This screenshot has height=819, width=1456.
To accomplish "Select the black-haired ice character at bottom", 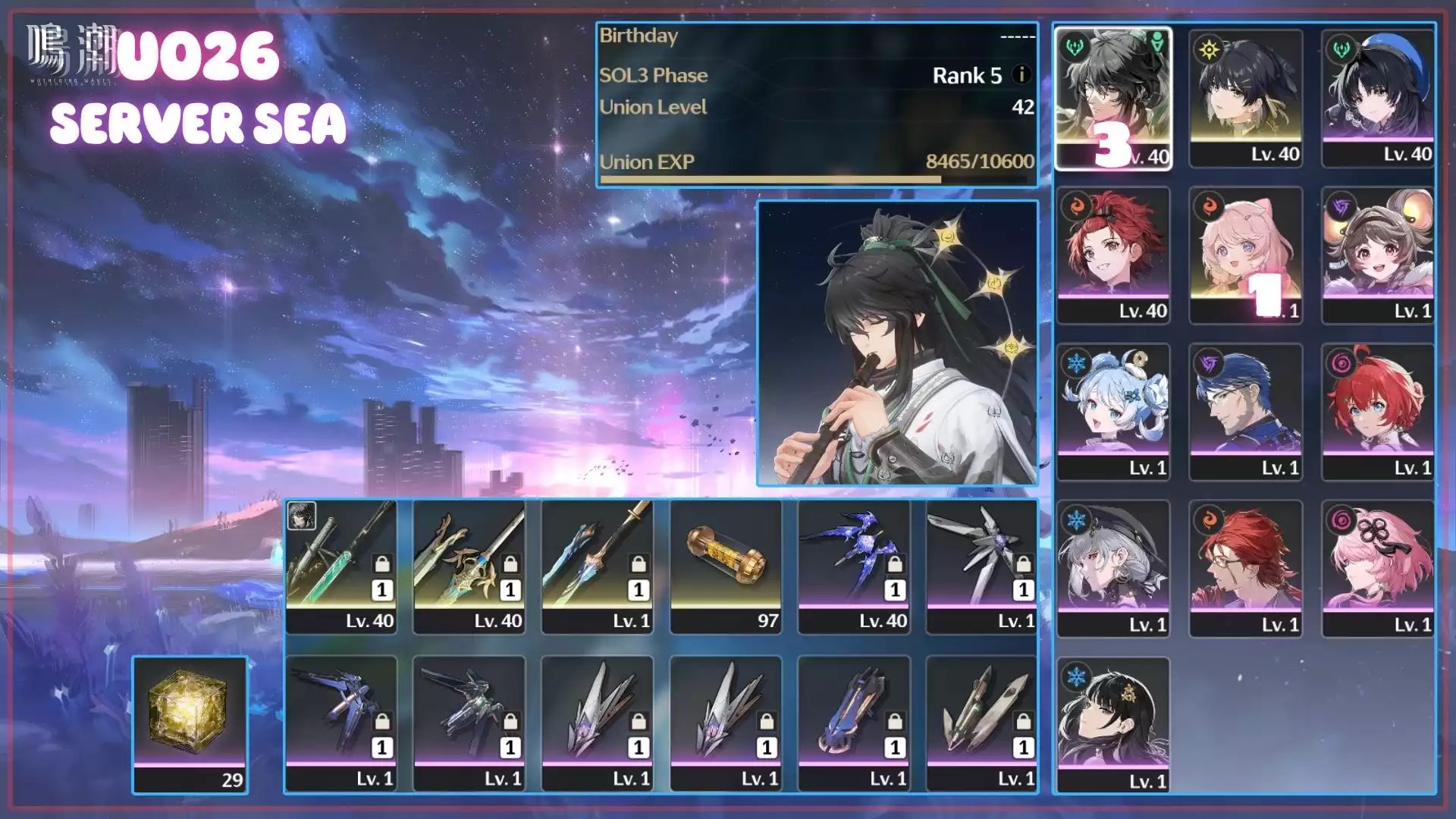I will tap(1113, 724).
